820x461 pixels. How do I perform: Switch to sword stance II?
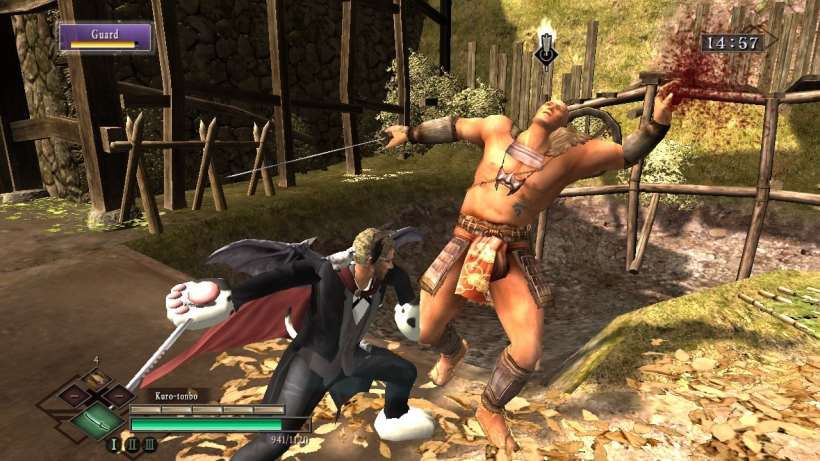click(131, 445)
